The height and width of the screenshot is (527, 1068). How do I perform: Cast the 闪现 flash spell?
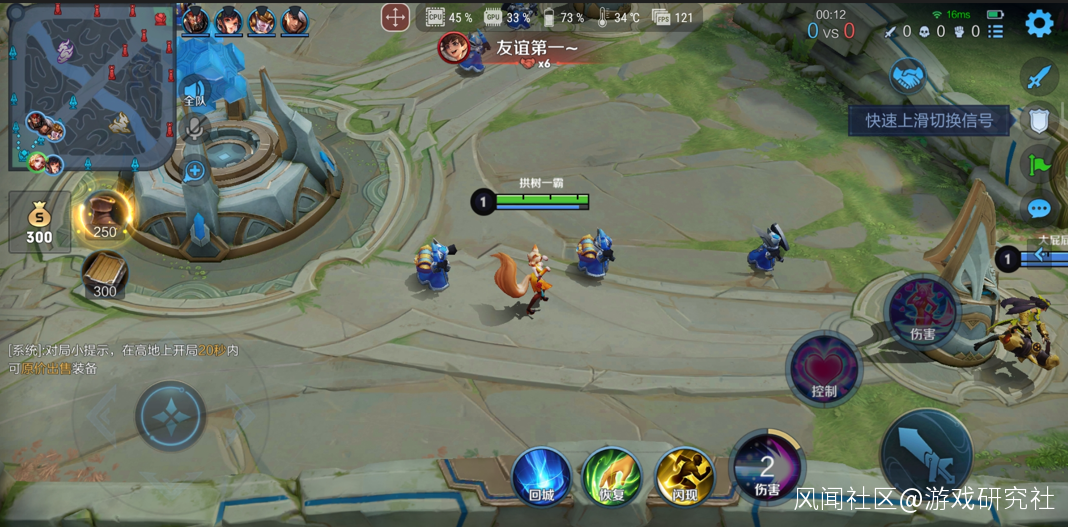(684, 473)
